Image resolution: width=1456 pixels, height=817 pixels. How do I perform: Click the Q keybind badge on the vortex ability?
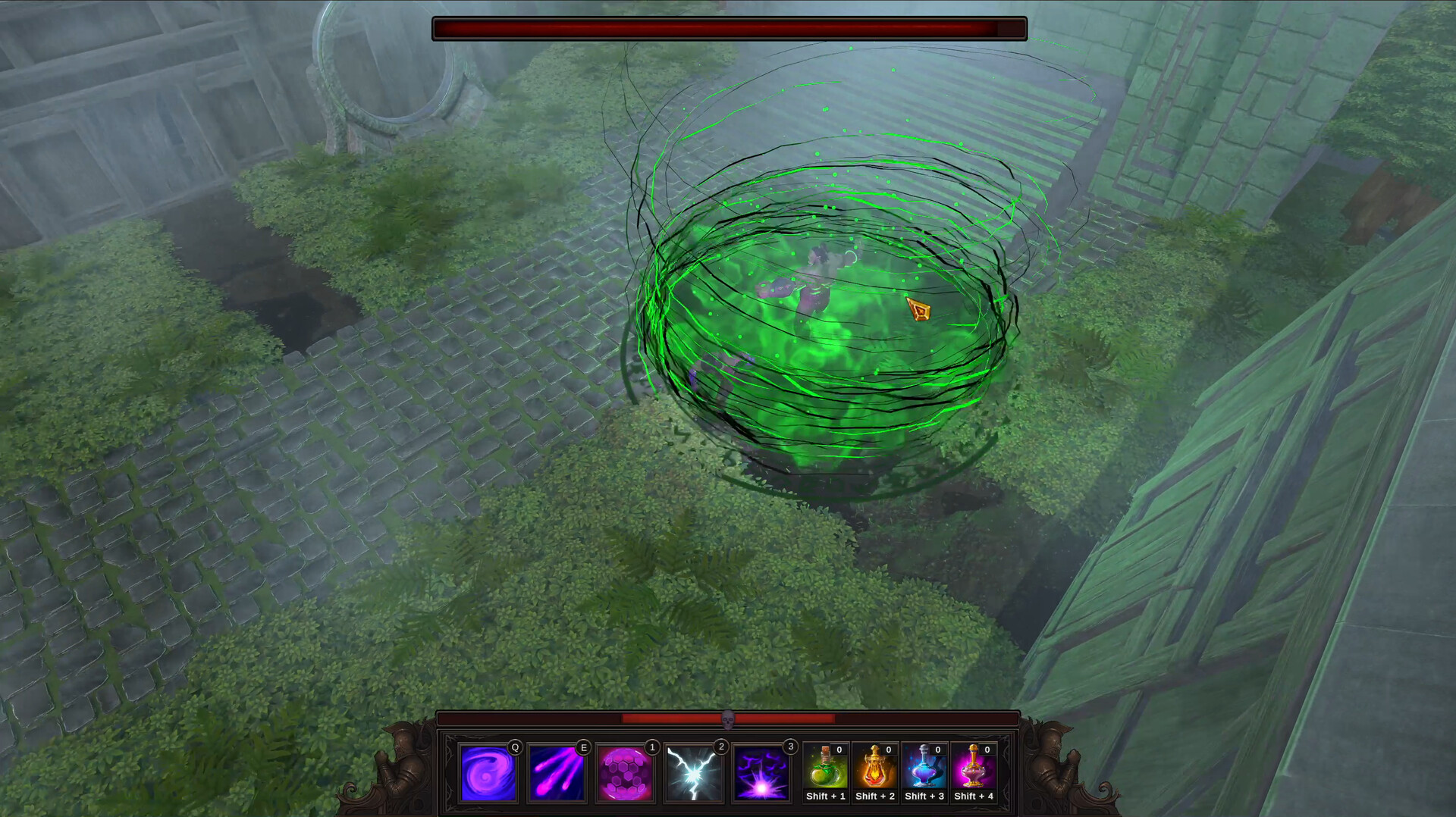513,747
